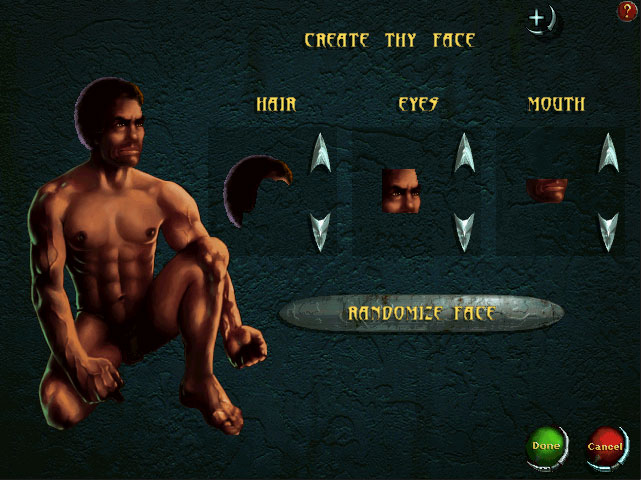Click the crescent moon plus icon
Image resolution: width=641 pixels, height=480 pixels.
point(541,19)
